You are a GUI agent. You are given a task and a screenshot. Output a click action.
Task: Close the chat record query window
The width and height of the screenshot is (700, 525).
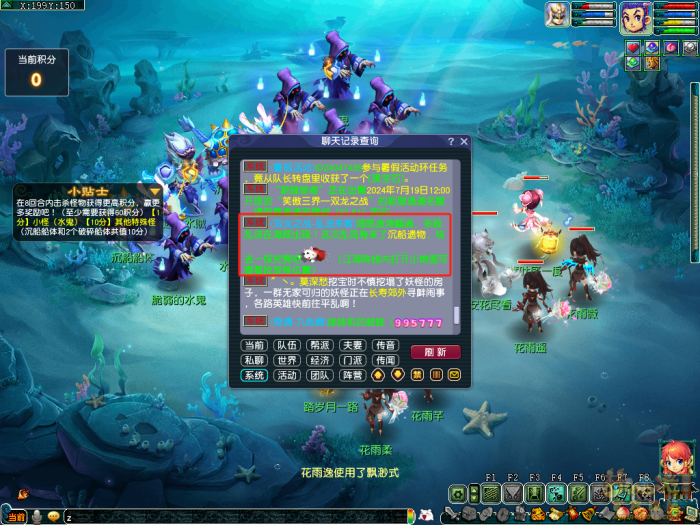coord(464,142)
